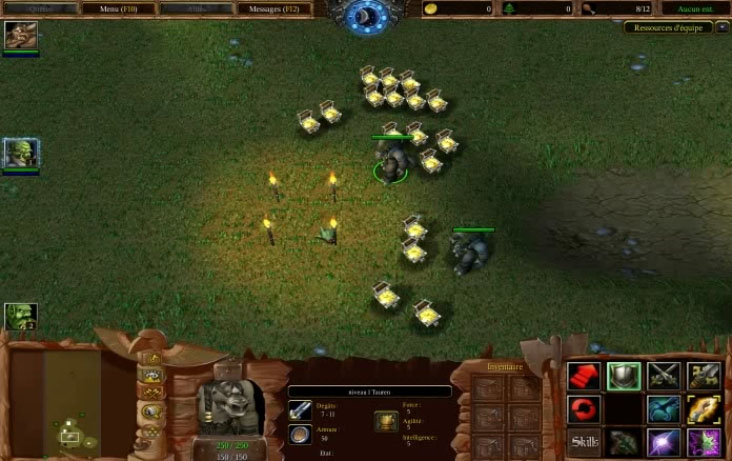Use the blue swirl ability
Viewport: 732px width, 461px height.
click(663, 409)
